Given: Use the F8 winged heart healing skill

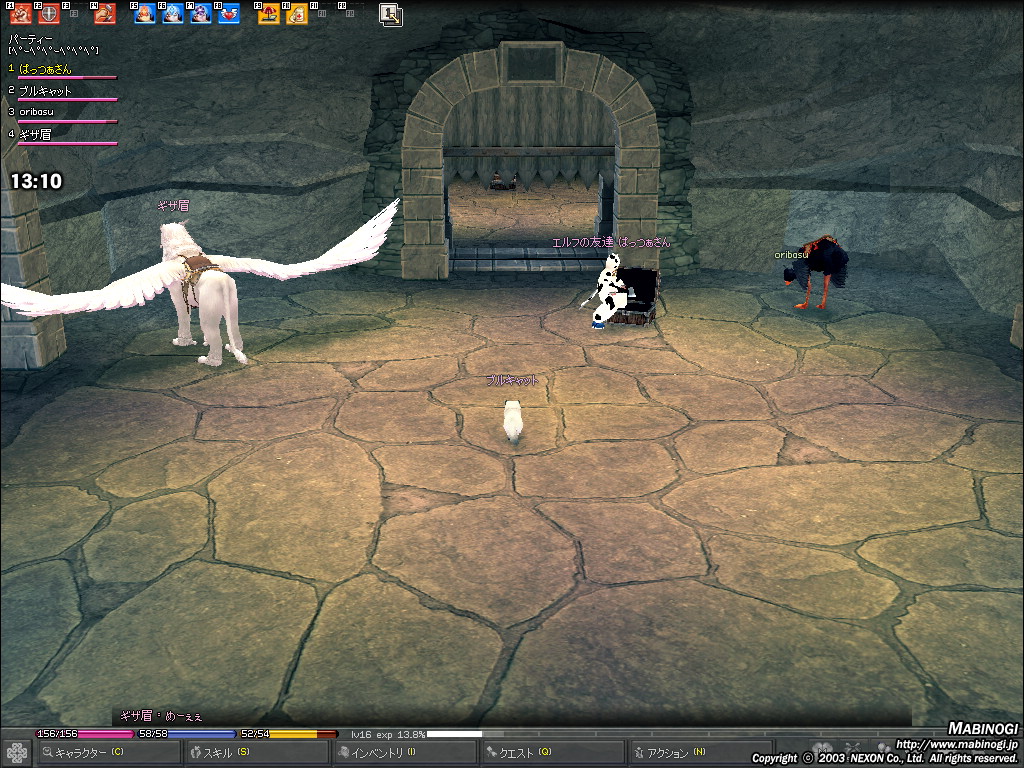Looking at the screenshot, I should point(229,14).
